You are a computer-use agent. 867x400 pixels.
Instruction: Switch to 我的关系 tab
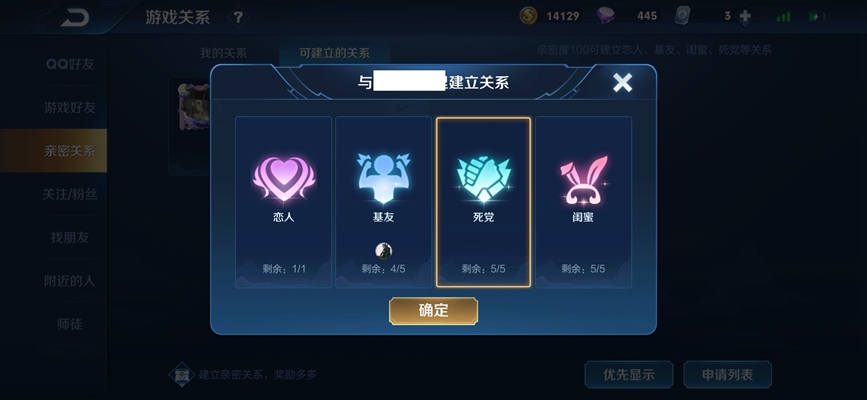point(223,53)
